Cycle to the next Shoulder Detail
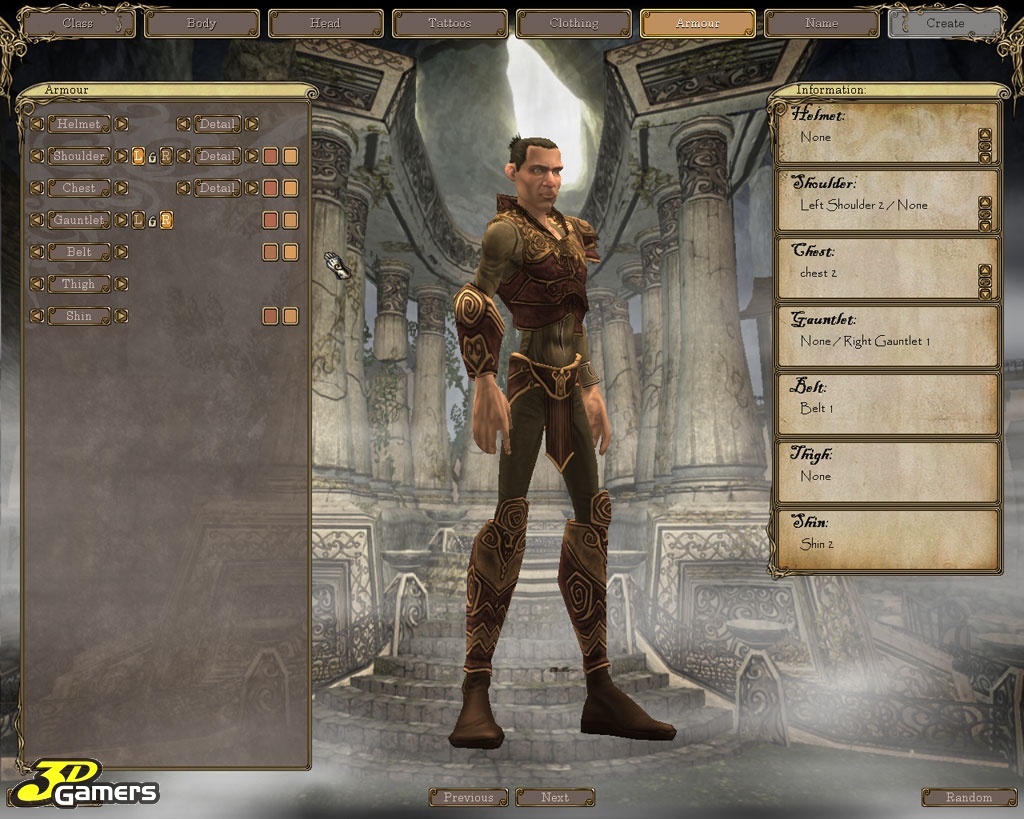The width and height of the screenshot is (1024, 819). (252, 156)
